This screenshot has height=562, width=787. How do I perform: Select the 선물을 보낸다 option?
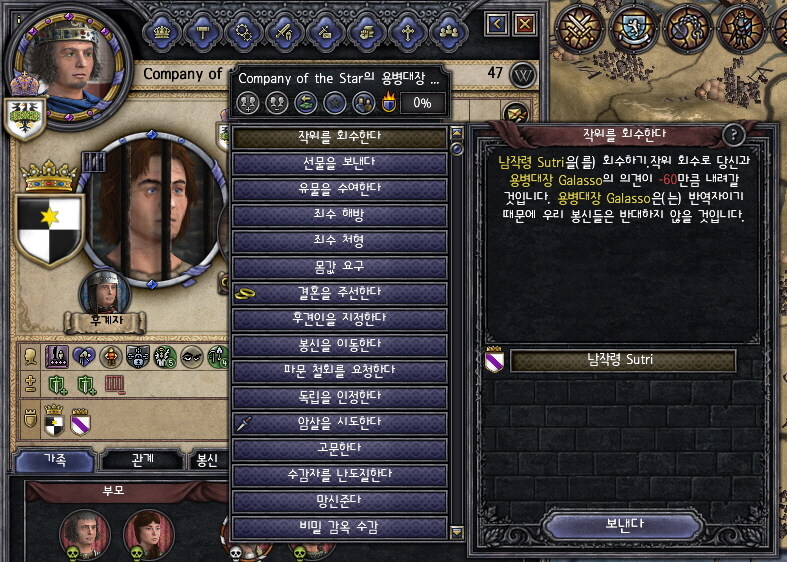(339, 162)
